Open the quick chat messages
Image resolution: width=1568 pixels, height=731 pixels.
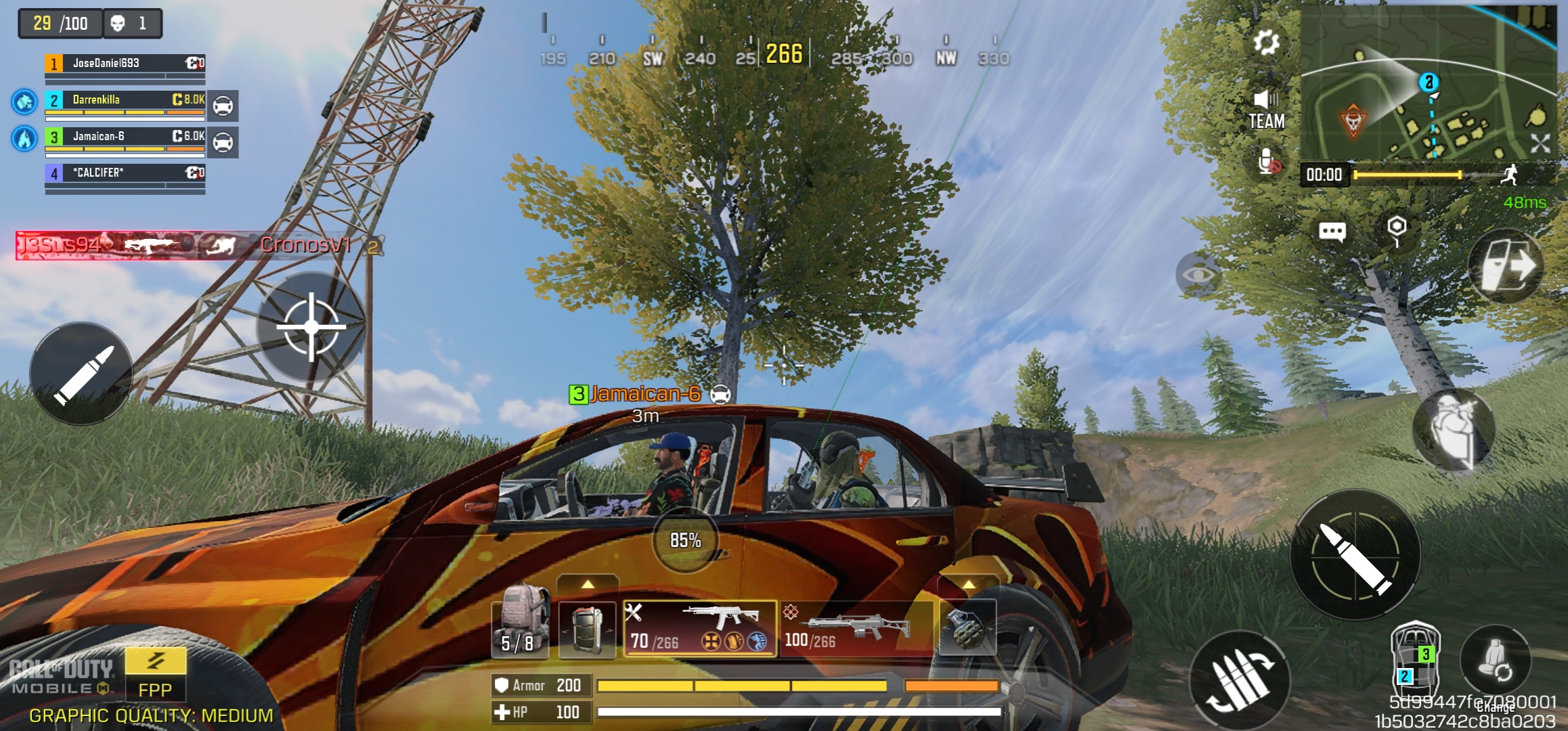(1332, 232)
